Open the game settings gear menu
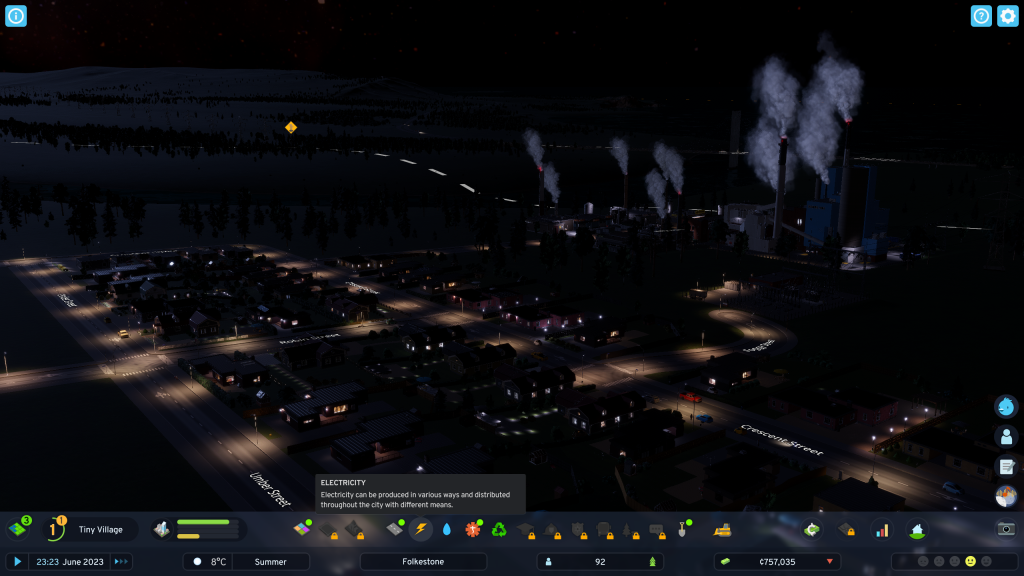Screen dimensions: 1024x576 pyautogui.click(x=1008, y=16)
